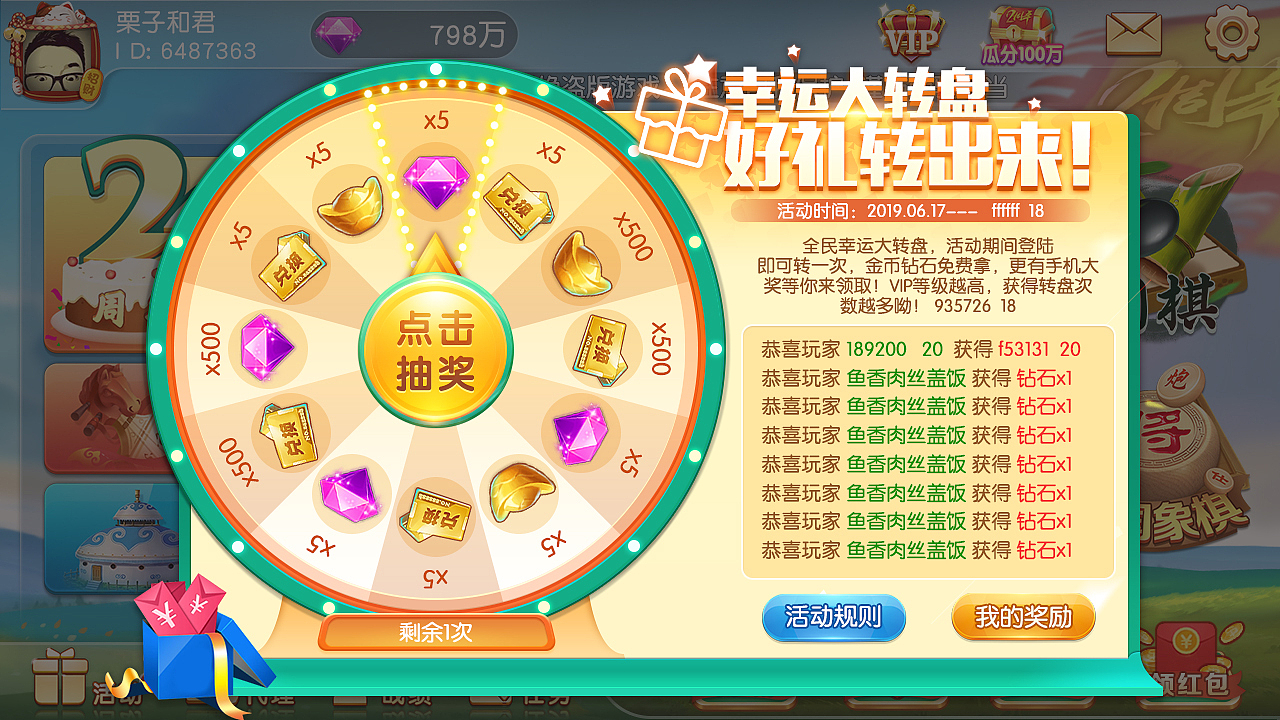Image resolution: width=1280 pixels, height=720 pixels.
Task: Click the 瓜分100万 treasure chest icon
Action: (1021, 33)
